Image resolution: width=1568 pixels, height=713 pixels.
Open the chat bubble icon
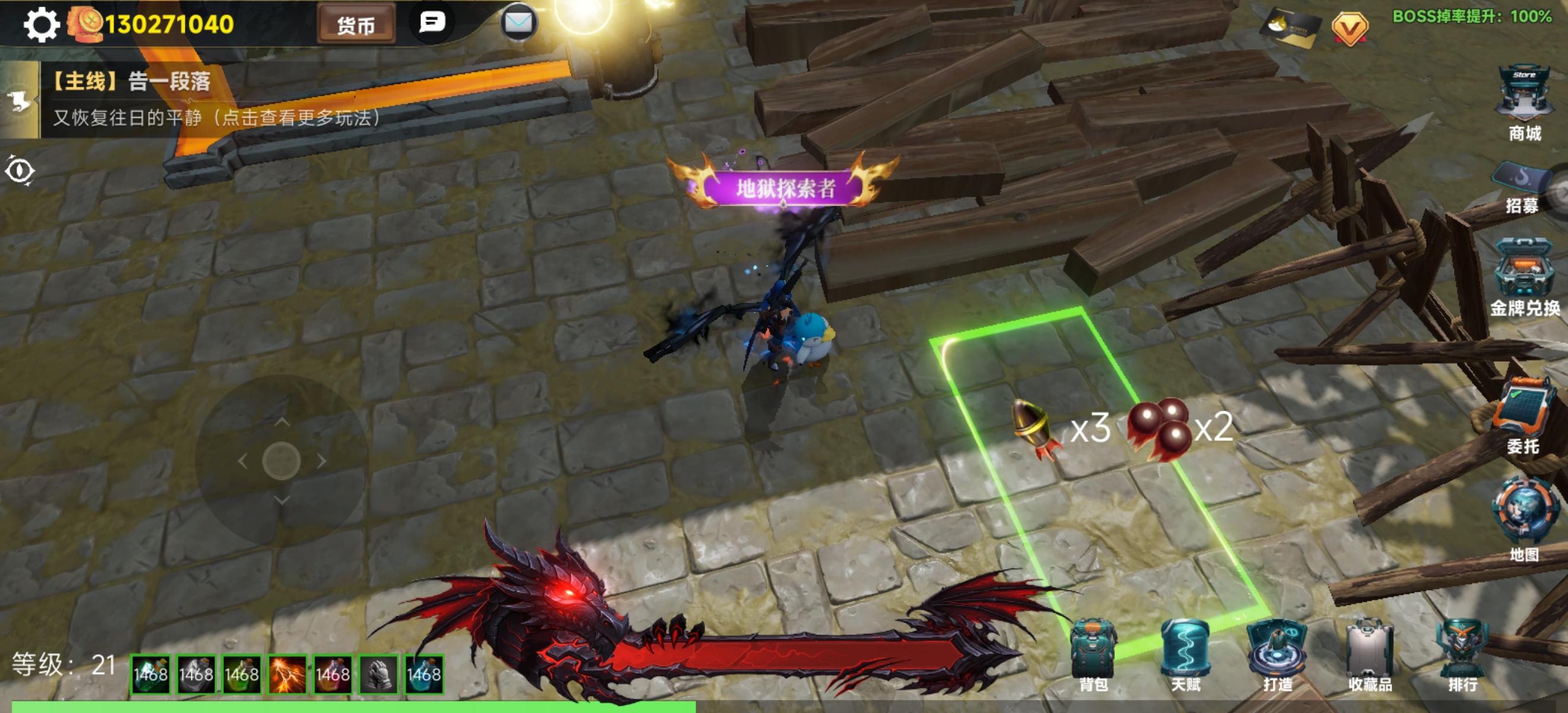coord(432,21)
